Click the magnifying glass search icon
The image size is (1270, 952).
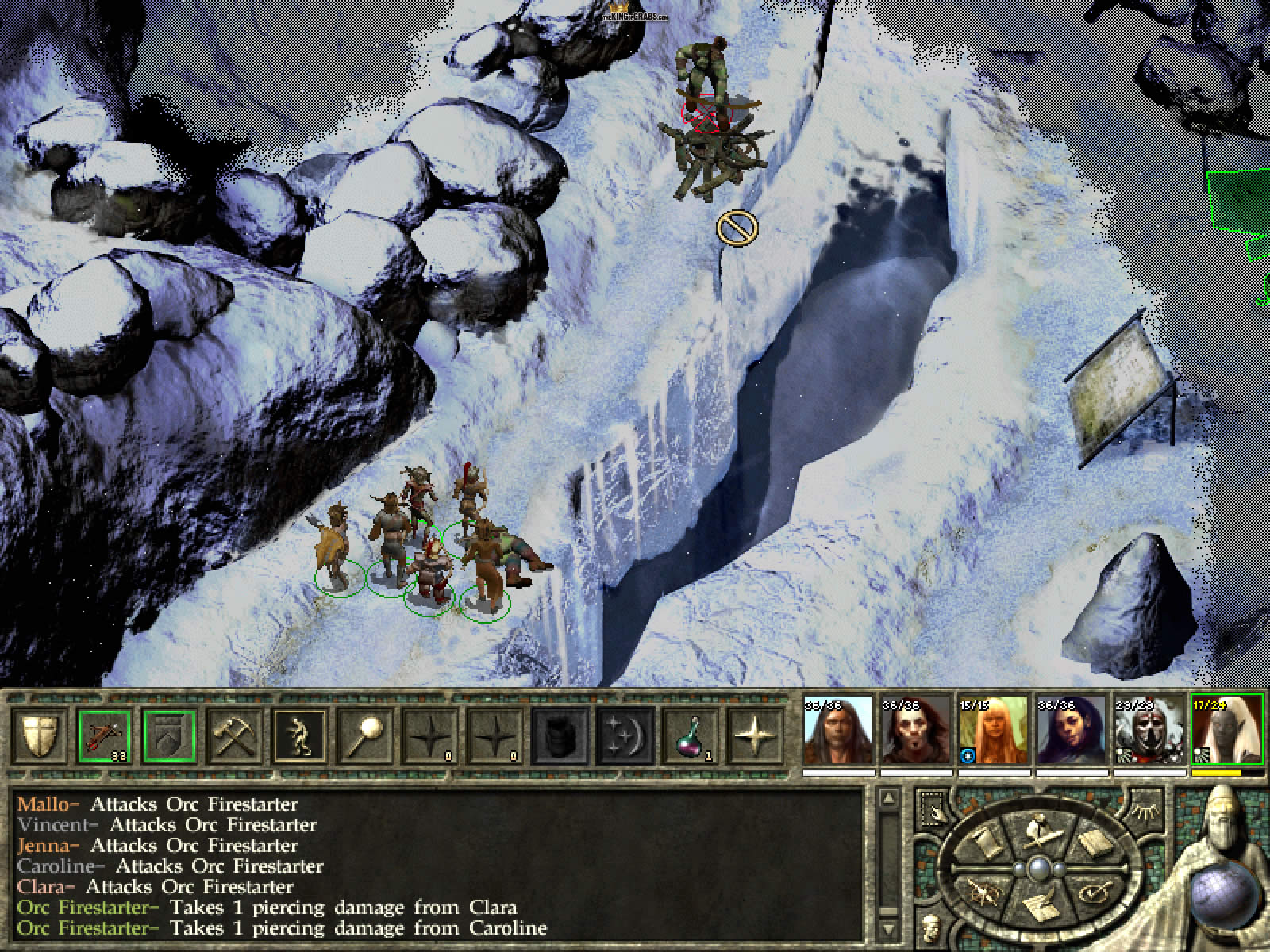[365, 735]
